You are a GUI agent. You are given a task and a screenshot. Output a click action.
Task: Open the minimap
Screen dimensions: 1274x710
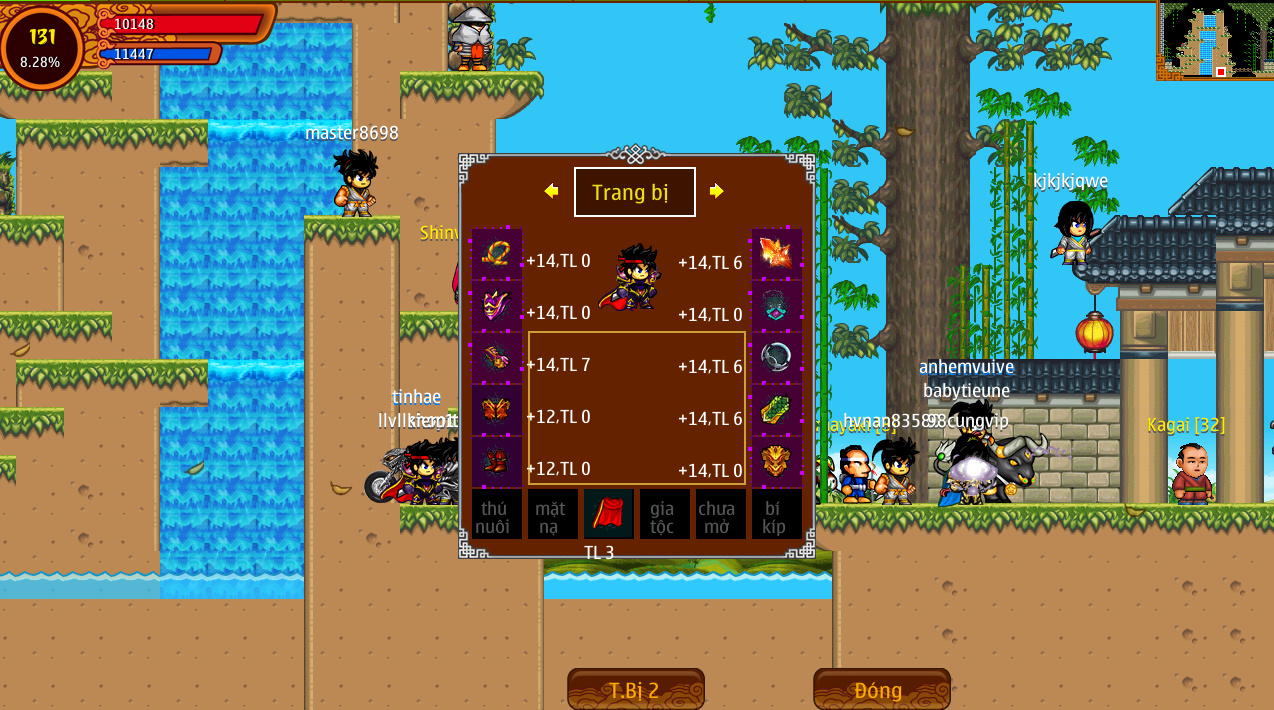pyautogui.click(x=1215, y=40)
